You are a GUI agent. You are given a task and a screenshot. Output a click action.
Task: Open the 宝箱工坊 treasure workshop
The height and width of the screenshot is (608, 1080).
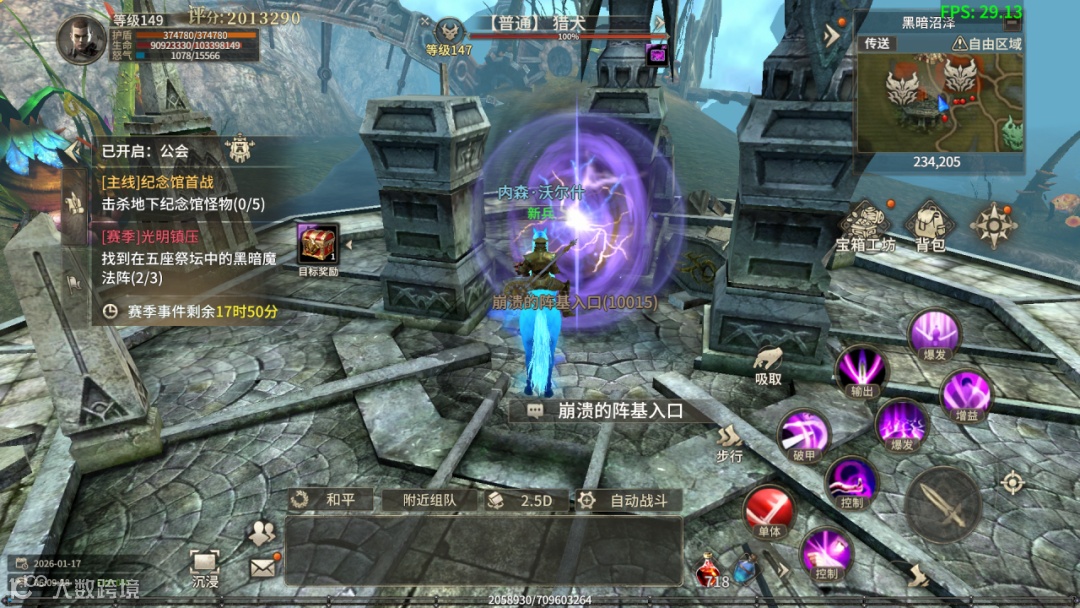pyautogui.click(x=866, y=224)
